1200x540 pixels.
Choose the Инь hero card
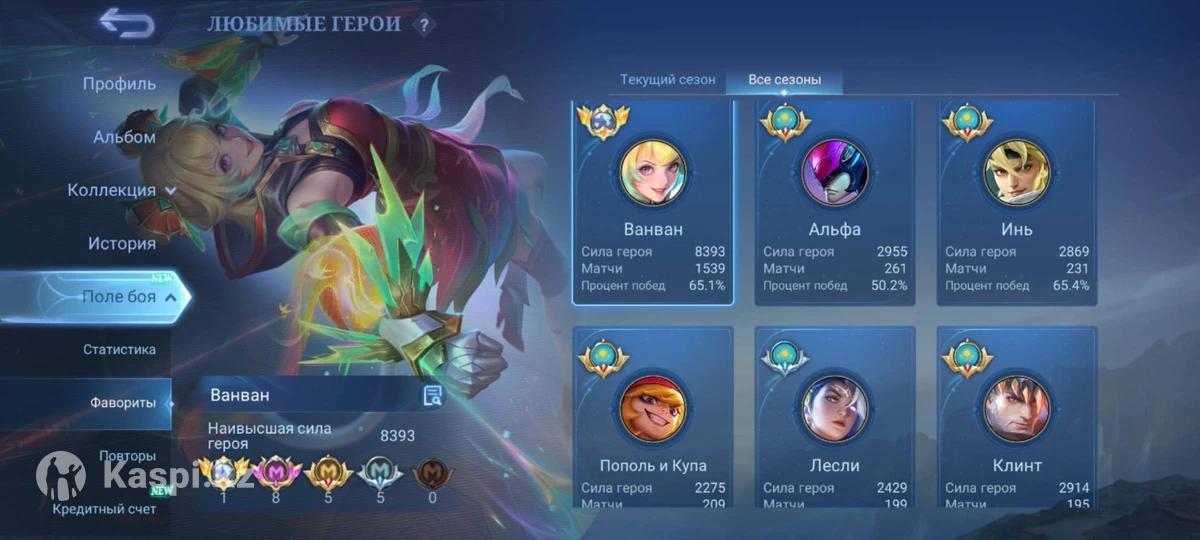[x=1017, y=202]
